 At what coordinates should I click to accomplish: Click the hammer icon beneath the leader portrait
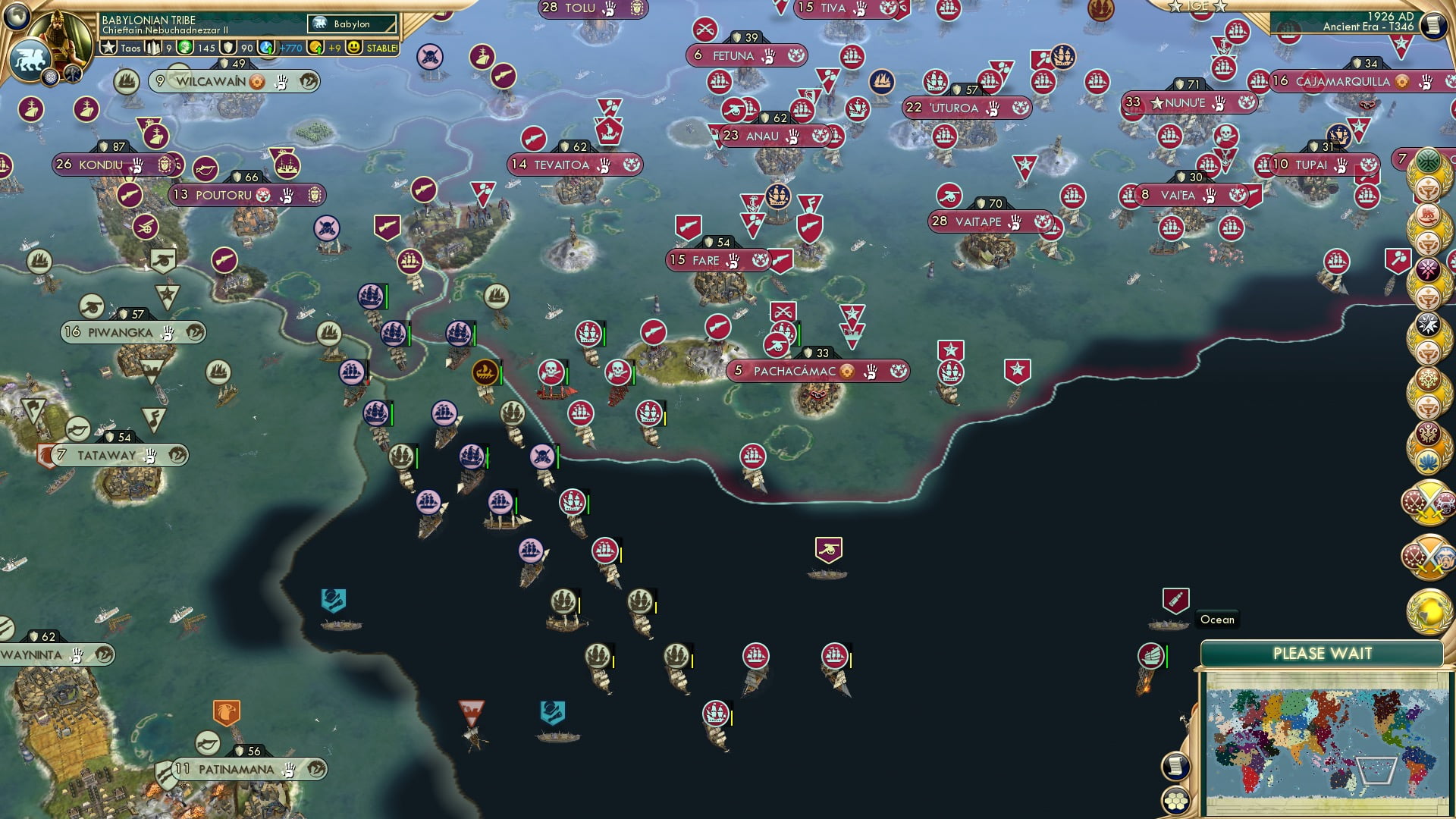tap(73, 76)
